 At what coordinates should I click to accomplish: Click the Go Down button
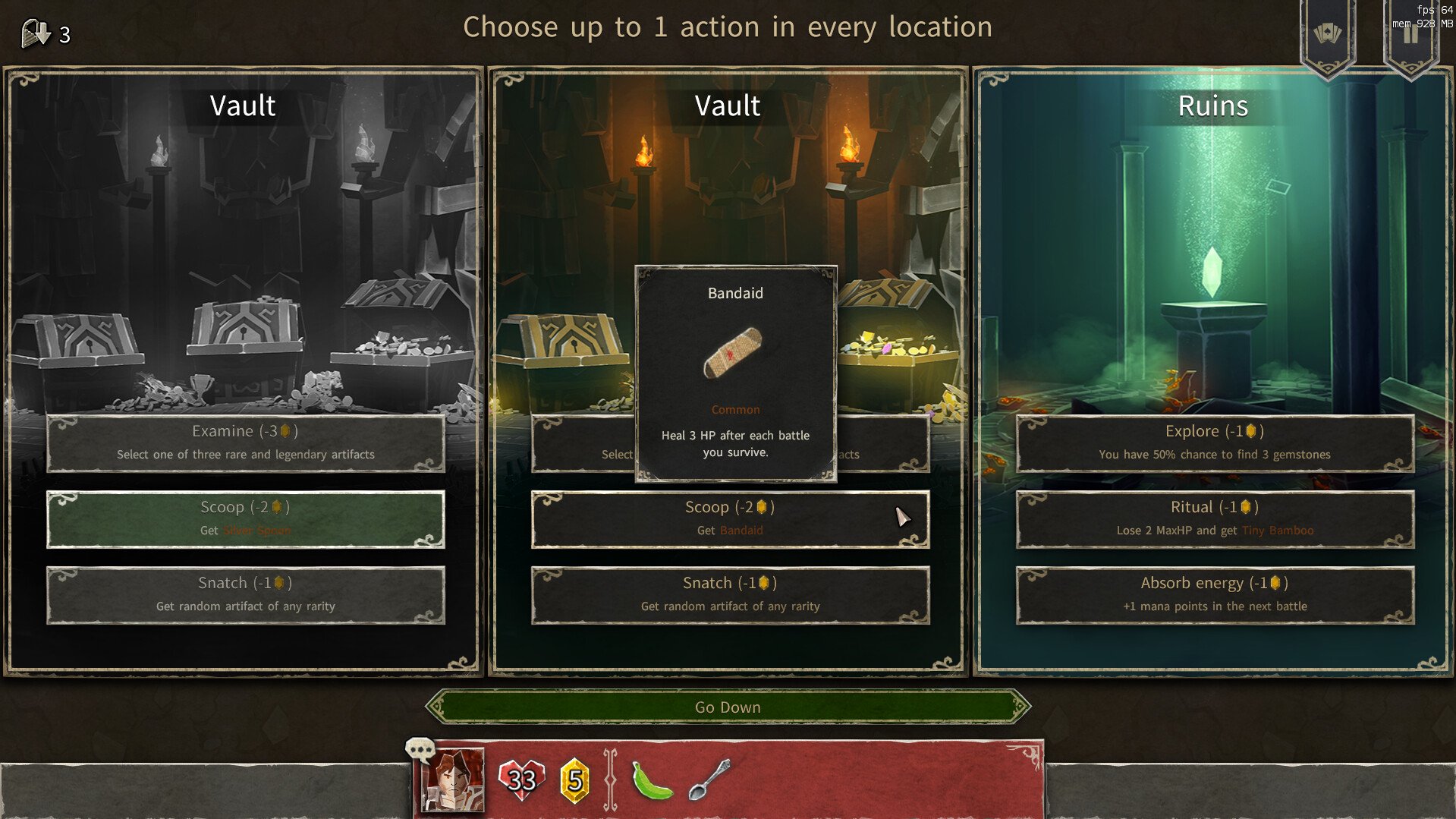[728, 707]
